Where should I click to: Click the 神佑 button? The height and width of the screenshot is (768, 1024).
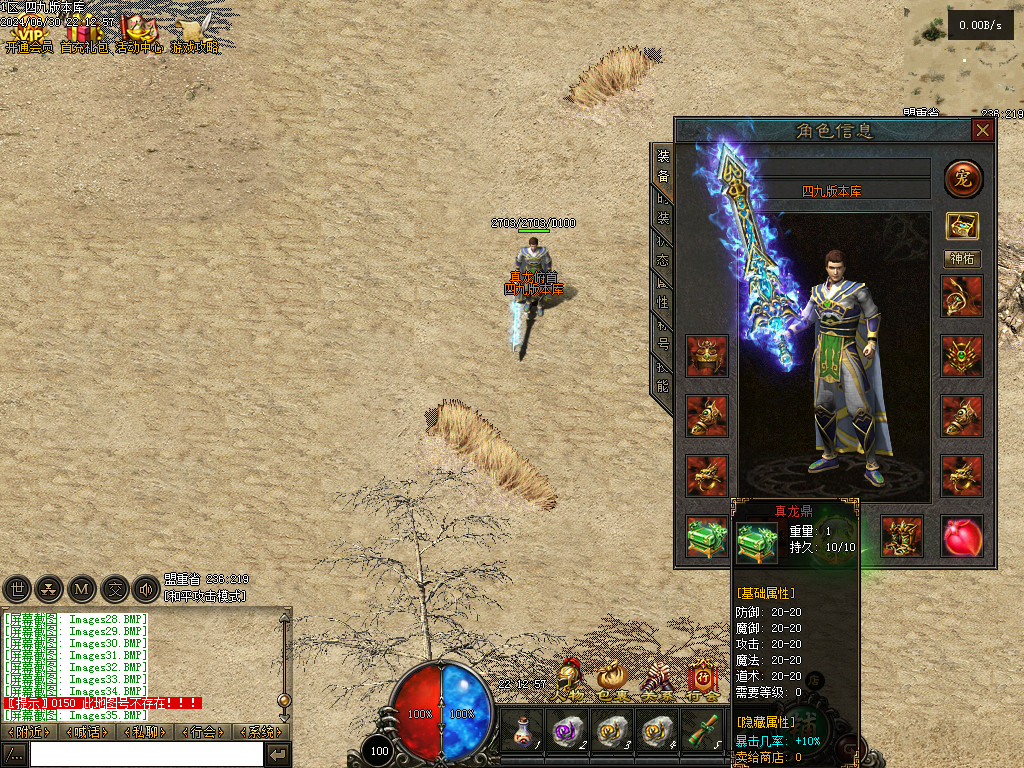coord(962,259)
